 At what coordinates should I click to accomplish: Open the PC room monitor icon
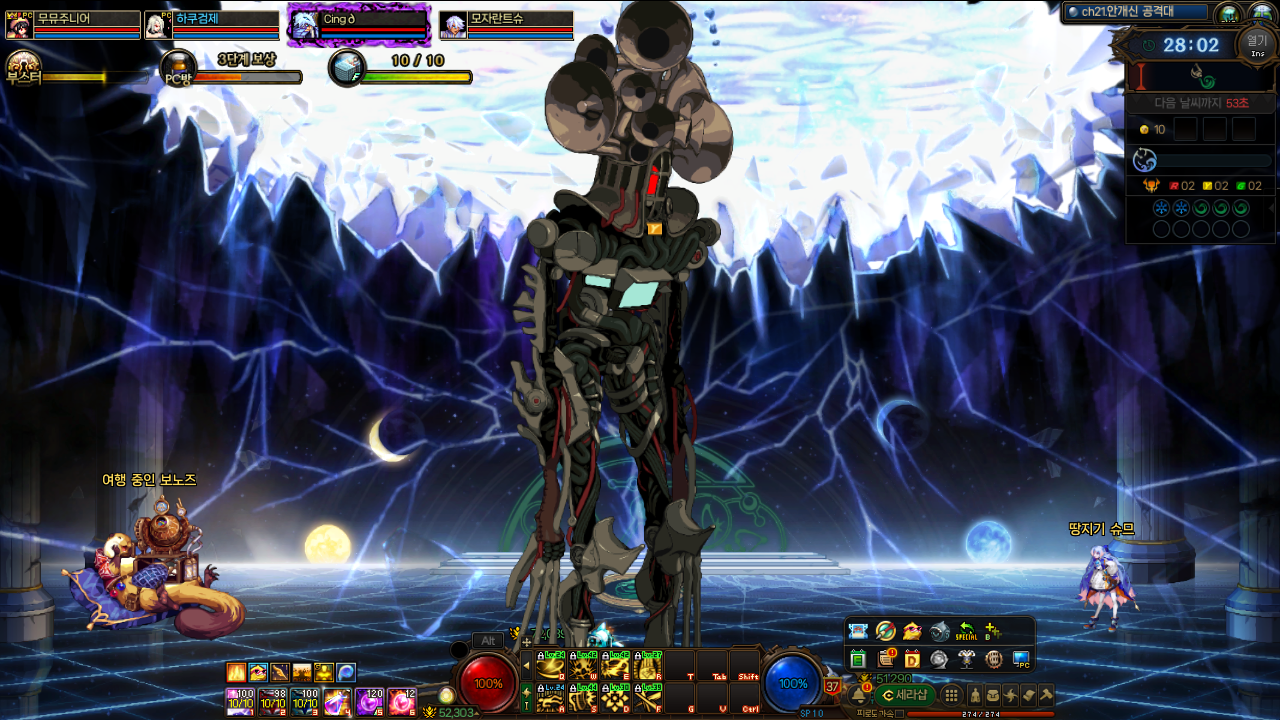point(1020,659)
